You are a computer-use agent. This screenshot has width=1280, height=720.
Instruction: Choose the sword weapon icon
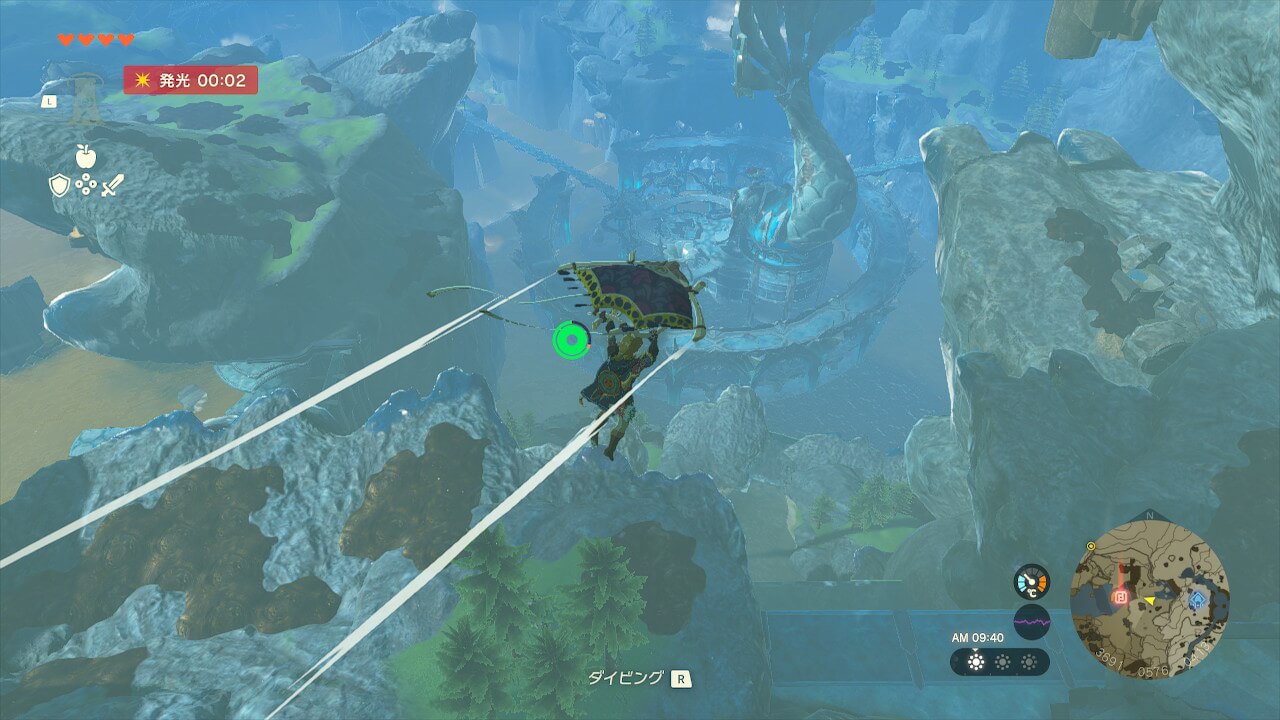tap(112, 185)
